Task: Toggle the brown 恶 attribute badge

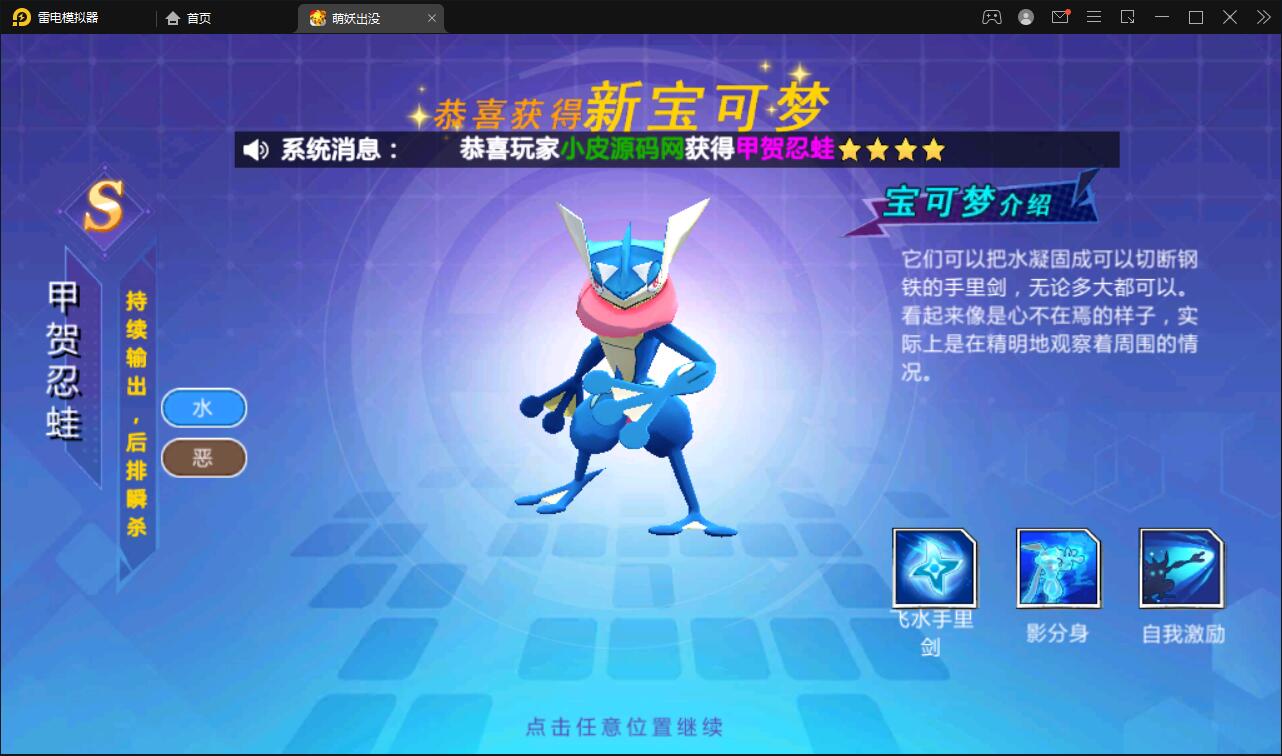Action: click(203, 458)
